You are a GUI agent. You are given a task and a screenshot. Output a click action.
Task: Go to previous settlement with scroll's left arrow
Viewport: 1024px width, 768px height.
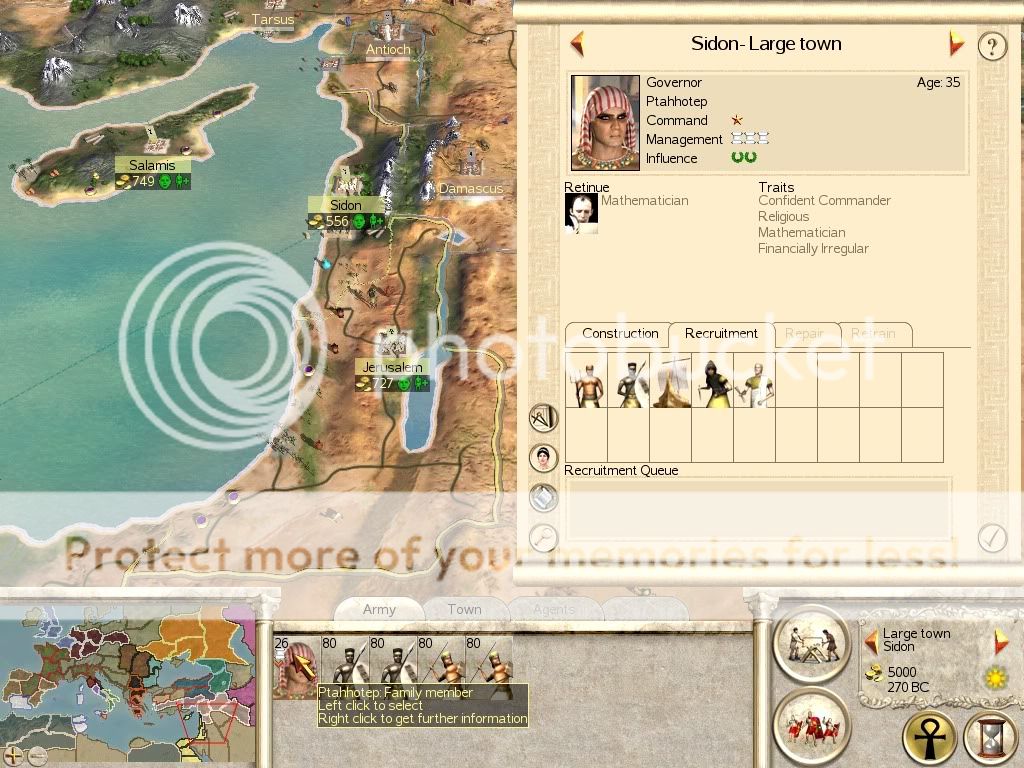click(x=577, y=44)
